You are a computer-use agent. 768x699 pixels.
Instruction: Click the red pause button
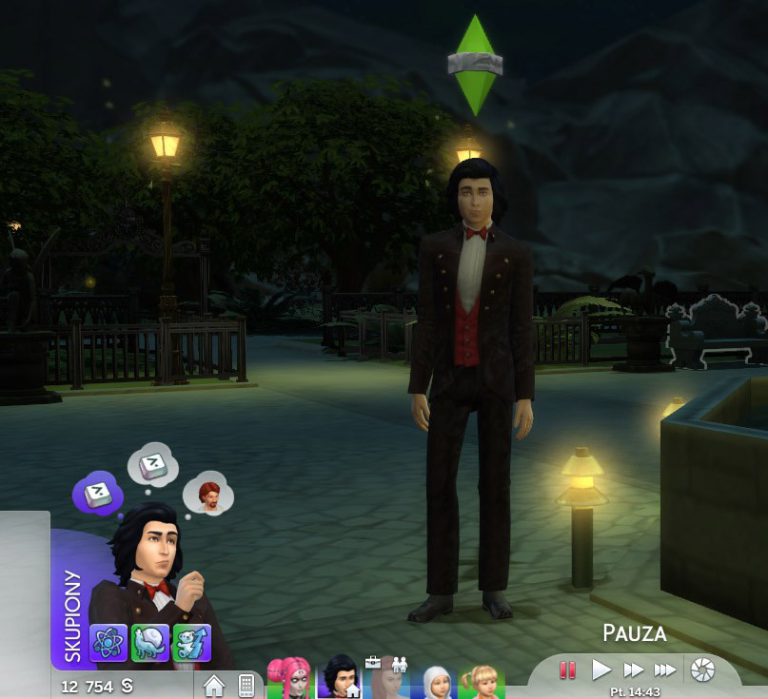point(568,670)
